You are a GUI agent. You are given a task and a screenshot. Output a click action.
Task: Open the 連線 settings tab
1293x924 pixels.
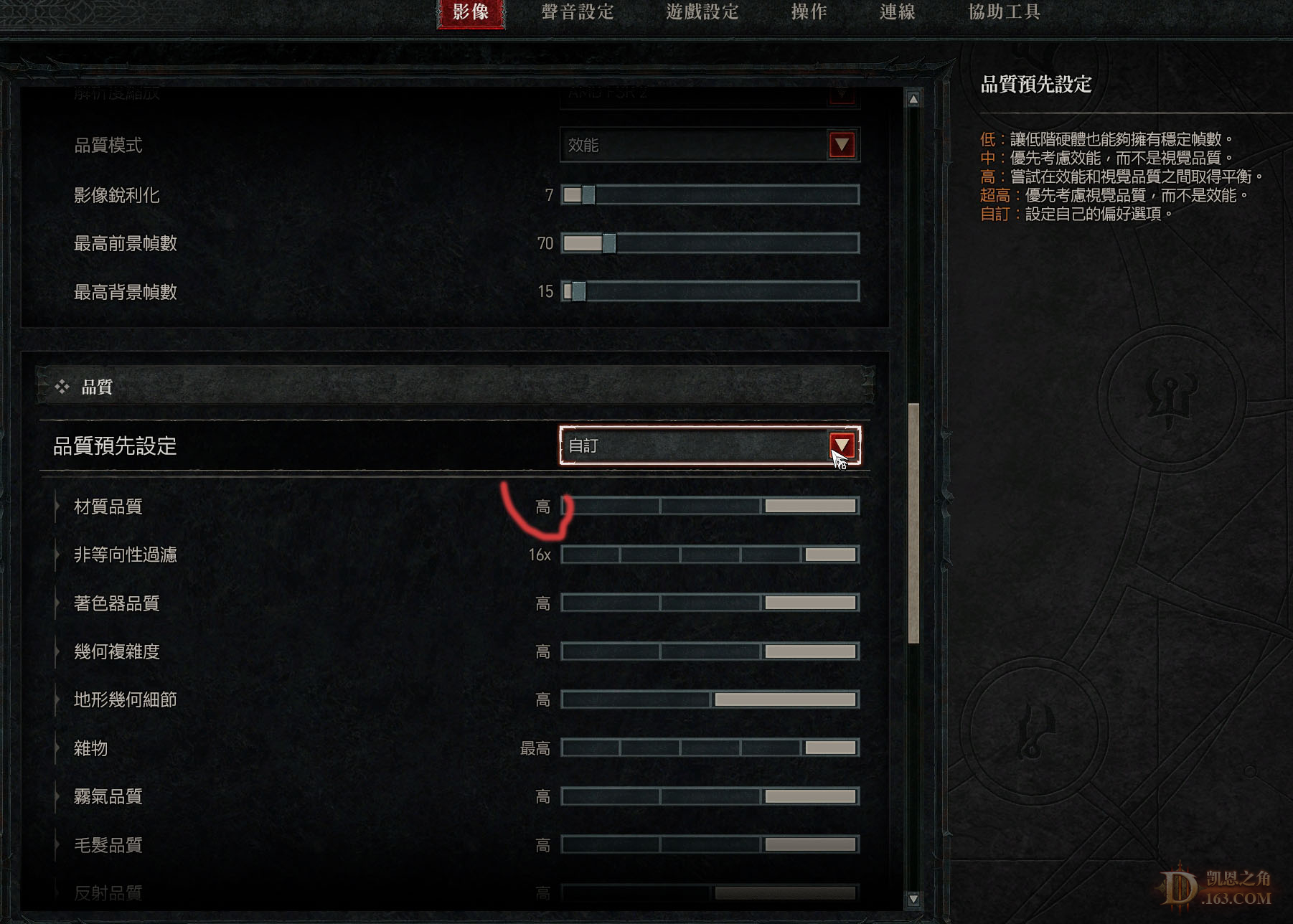point(897,12)
